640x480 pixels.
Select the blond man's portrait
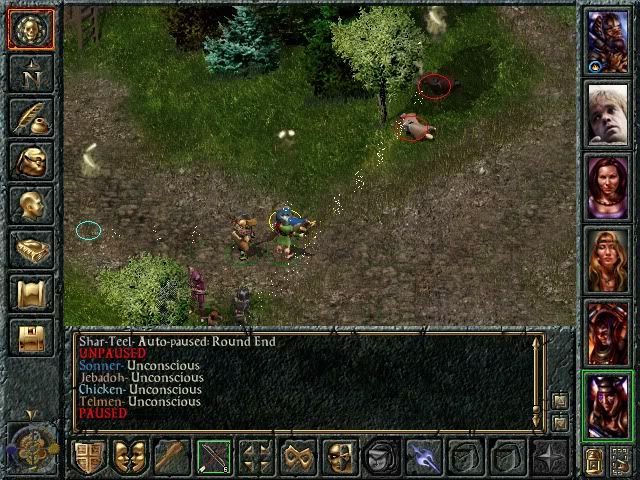(x=607, y=115)
